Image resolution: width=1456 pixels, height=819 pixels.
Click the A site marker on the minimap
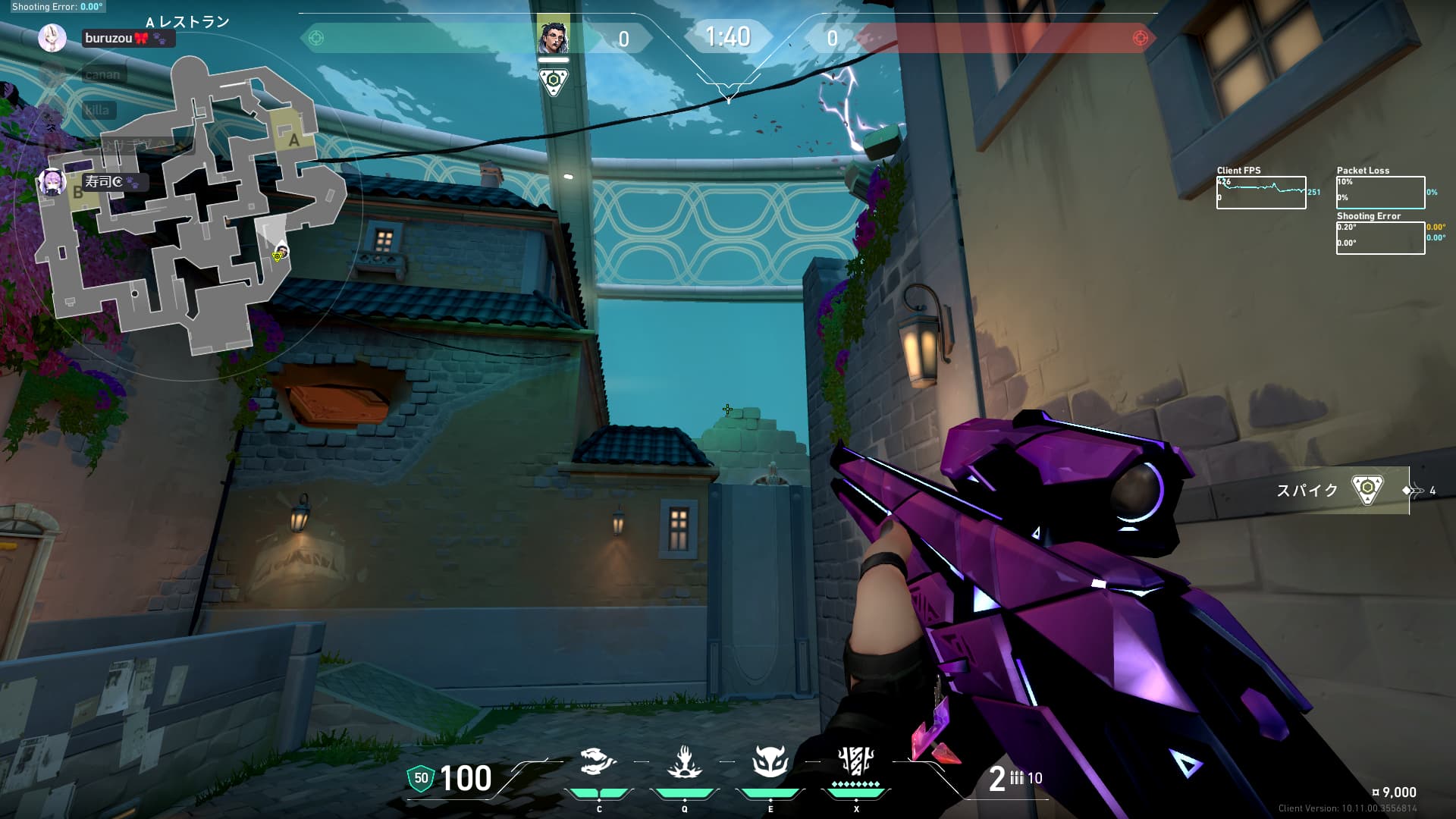(294, 140)
